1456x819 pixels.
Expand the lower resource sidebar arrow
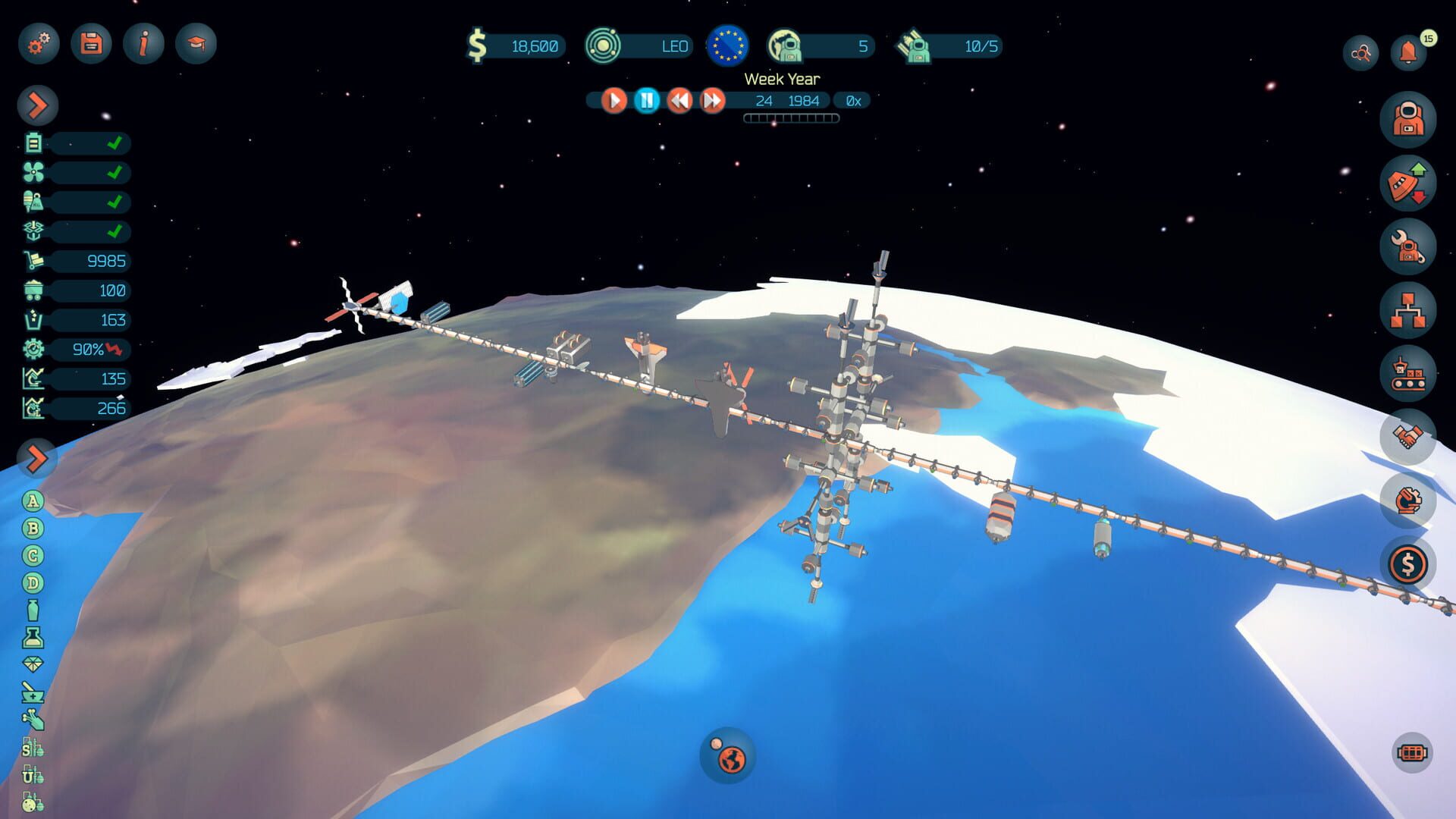[x=36, y=458]
